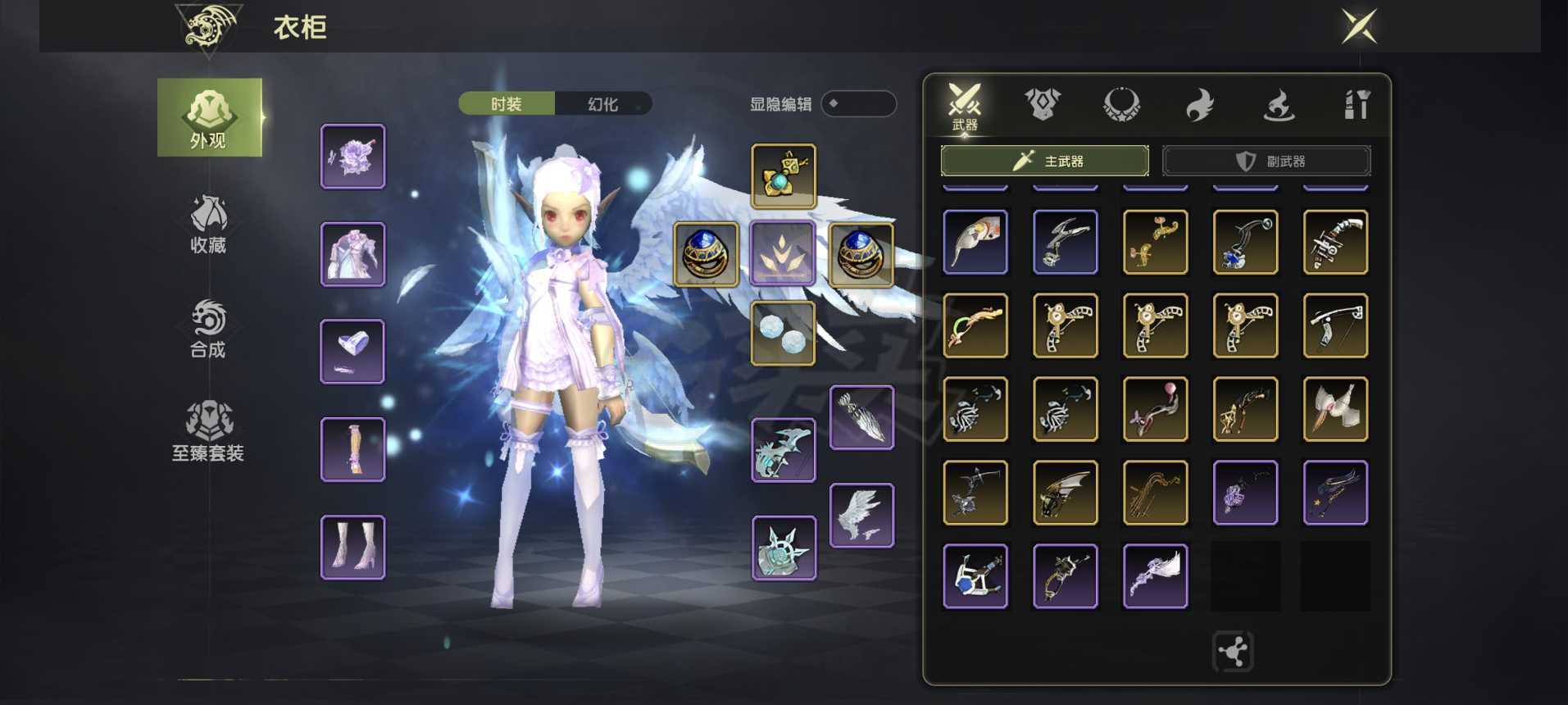Select the equipped white wings slot
The height and width of the screenshot is (705, 1568).
pyautogui.click(x=861, y=515)
